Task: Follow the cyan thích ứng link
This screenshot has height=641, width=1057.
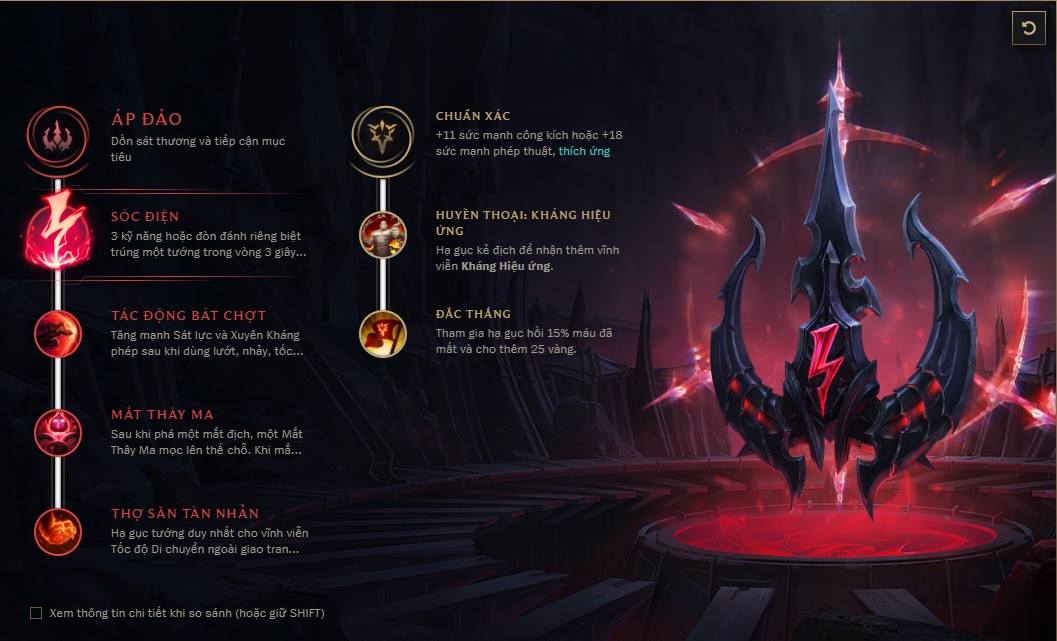Action: point(584,151)
